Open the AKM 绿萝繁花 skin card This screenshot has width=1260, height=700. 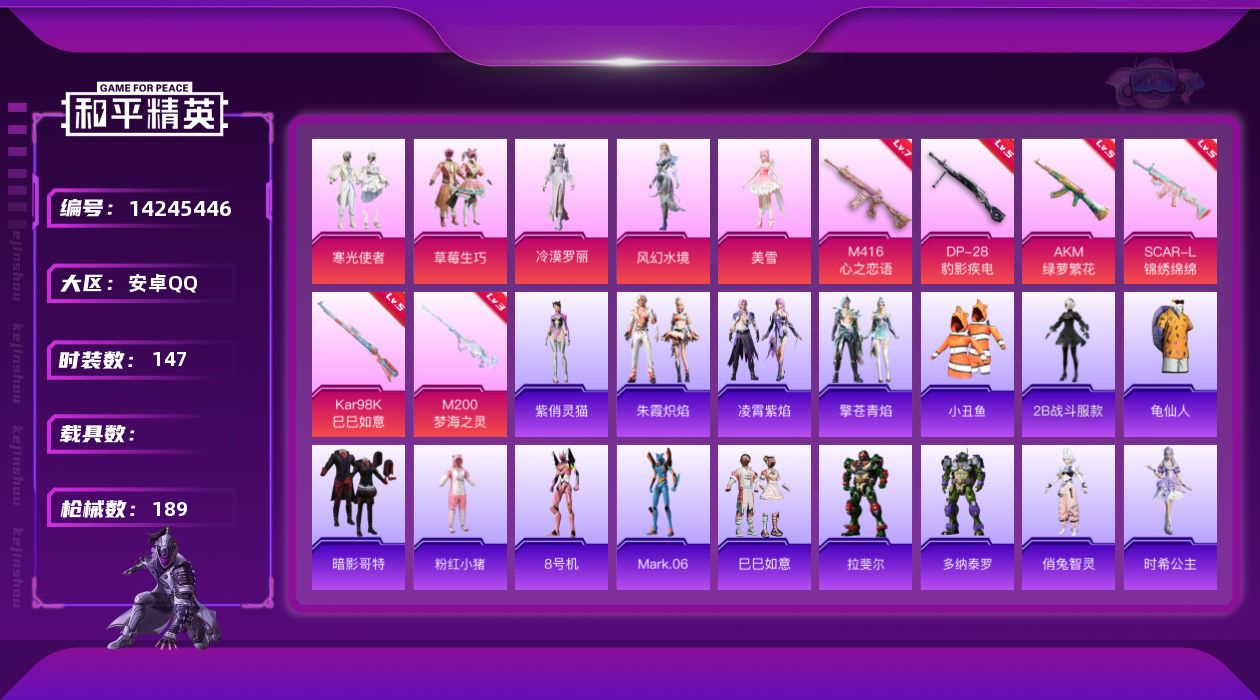[1068, 210]
